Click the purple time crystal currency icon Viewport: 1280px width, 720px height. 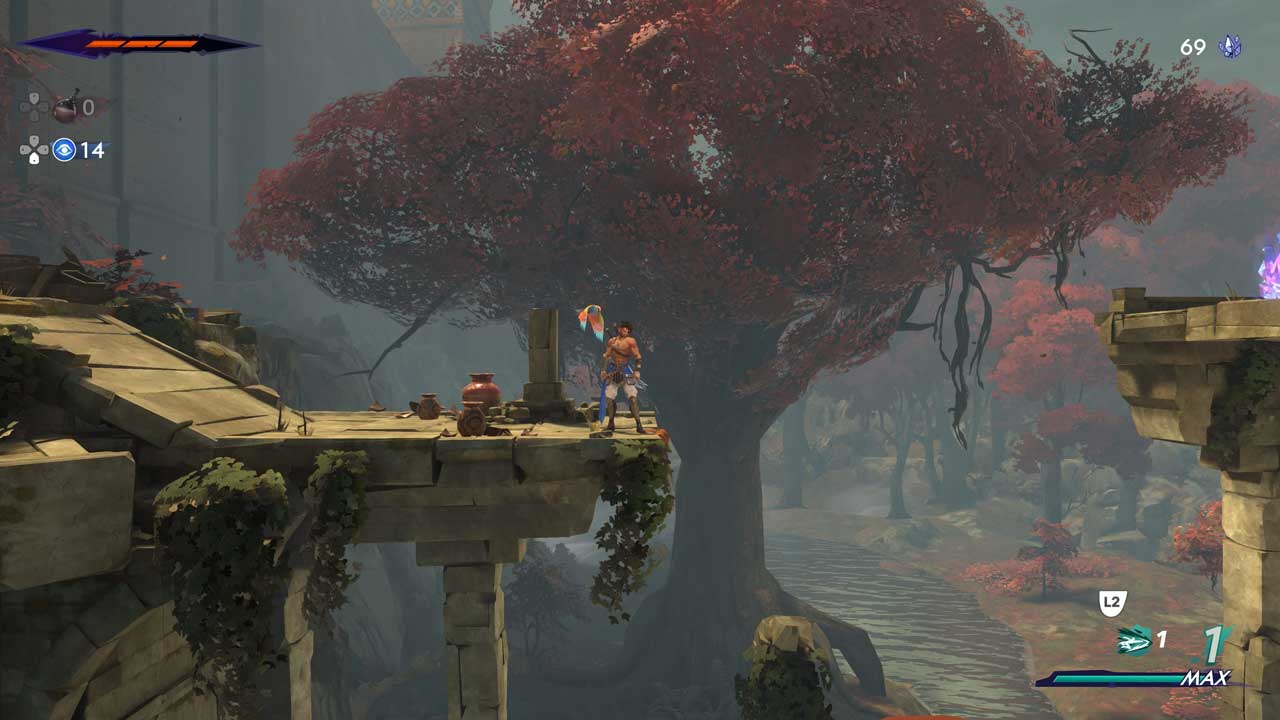(x=1230, y=47)
